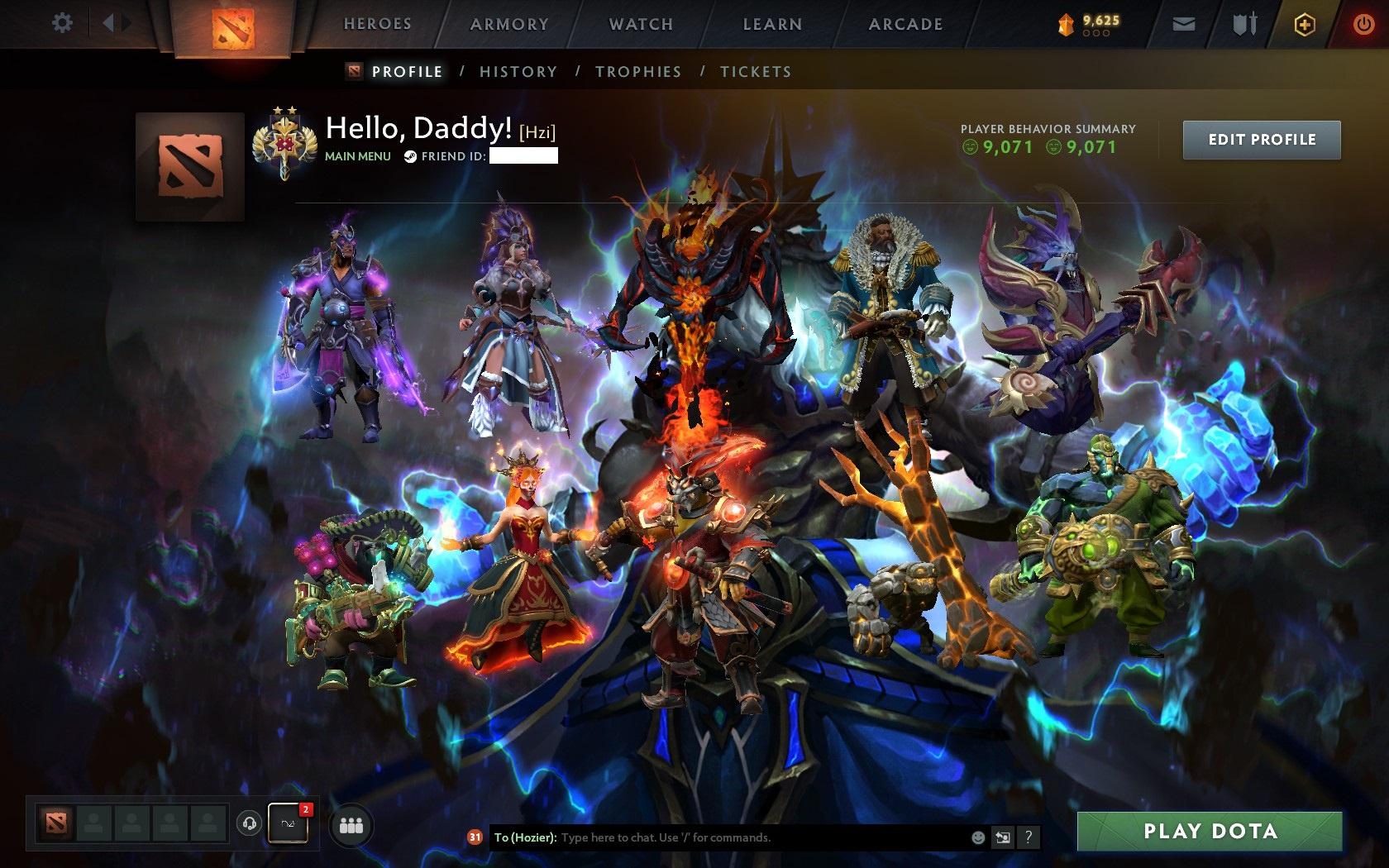The width and height of the screenshot is (1389, 868).
Task: Click the back navigation arrow near the gear
Action: 112,23
